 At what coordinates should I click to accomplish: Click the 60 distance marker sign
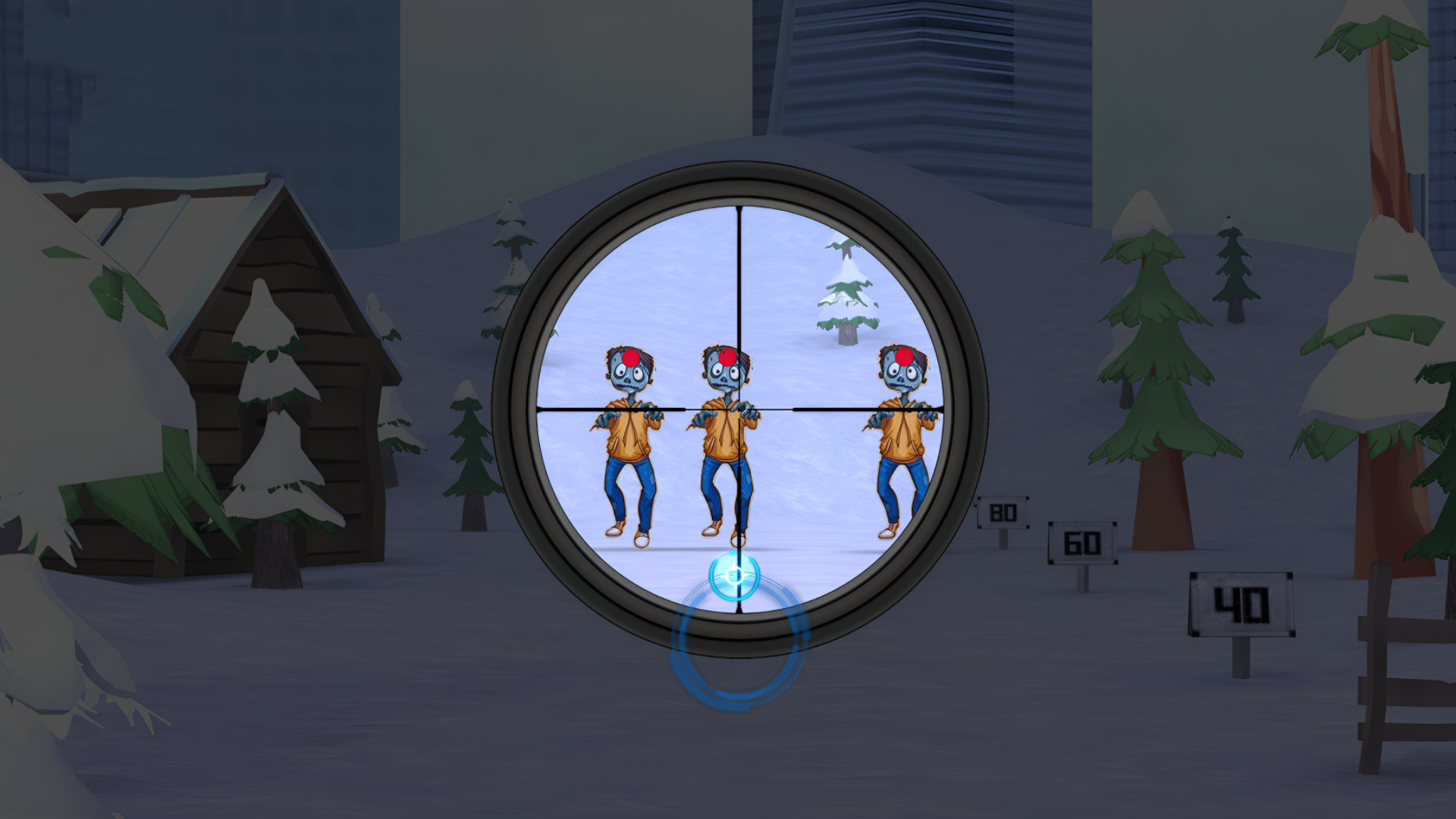1082,542
